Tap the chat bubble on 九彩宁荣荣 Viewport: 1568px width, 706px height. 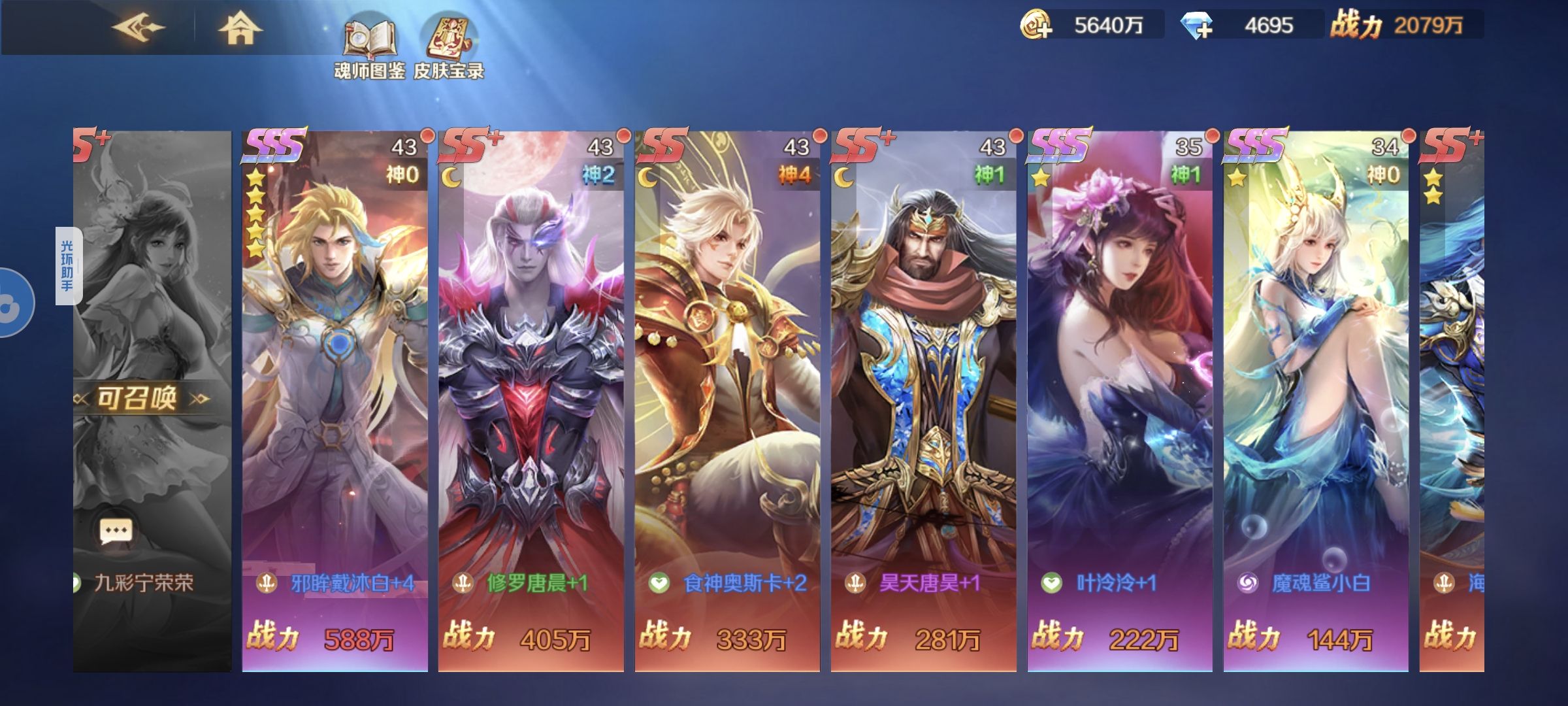(116, 531)
